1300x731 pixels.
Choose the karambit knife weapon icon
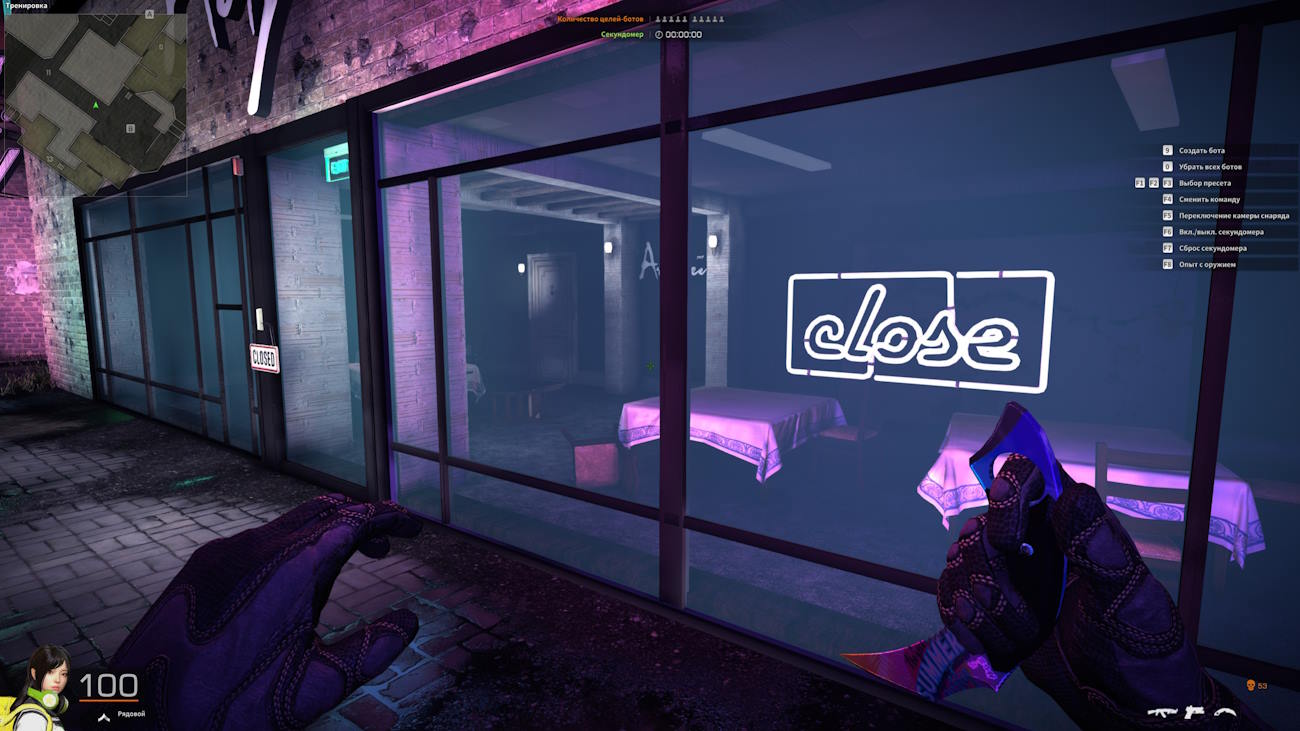tap(1225, 712)
